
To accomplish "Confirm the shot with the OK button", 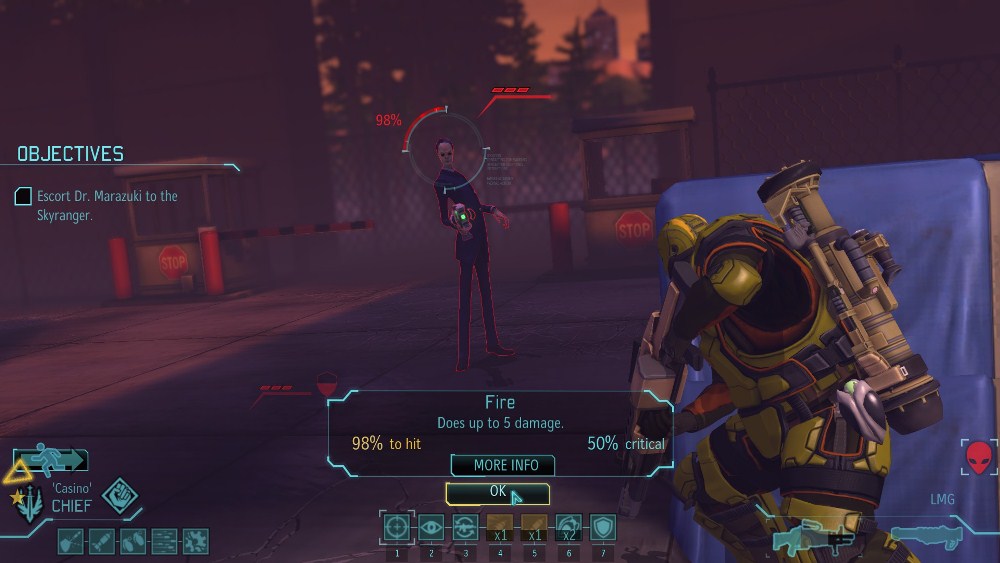I will (497, 493).
